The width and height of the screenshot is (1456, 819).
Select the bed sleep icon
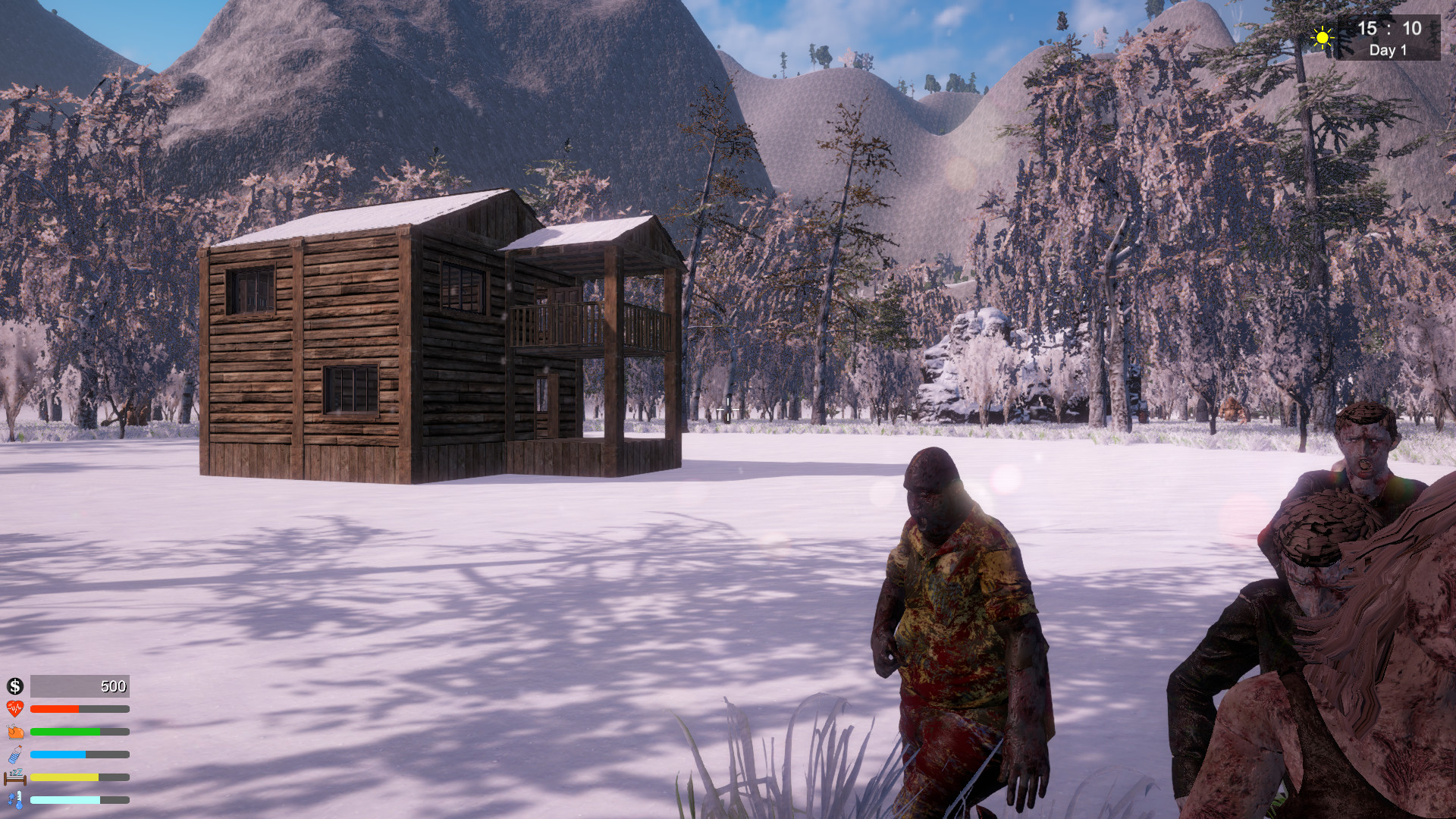pyautogui.click(x=14, y=777)
